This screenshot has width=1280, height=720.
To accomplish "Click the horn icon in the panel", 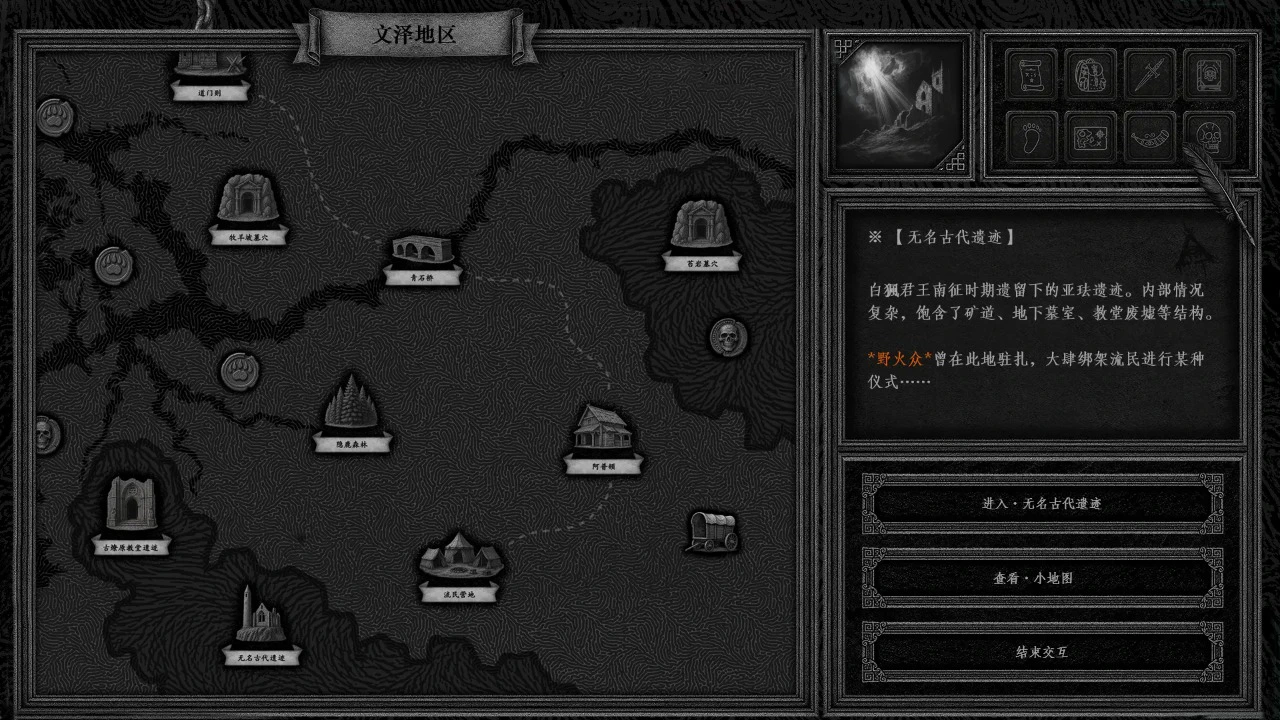I will point(1148,137).
